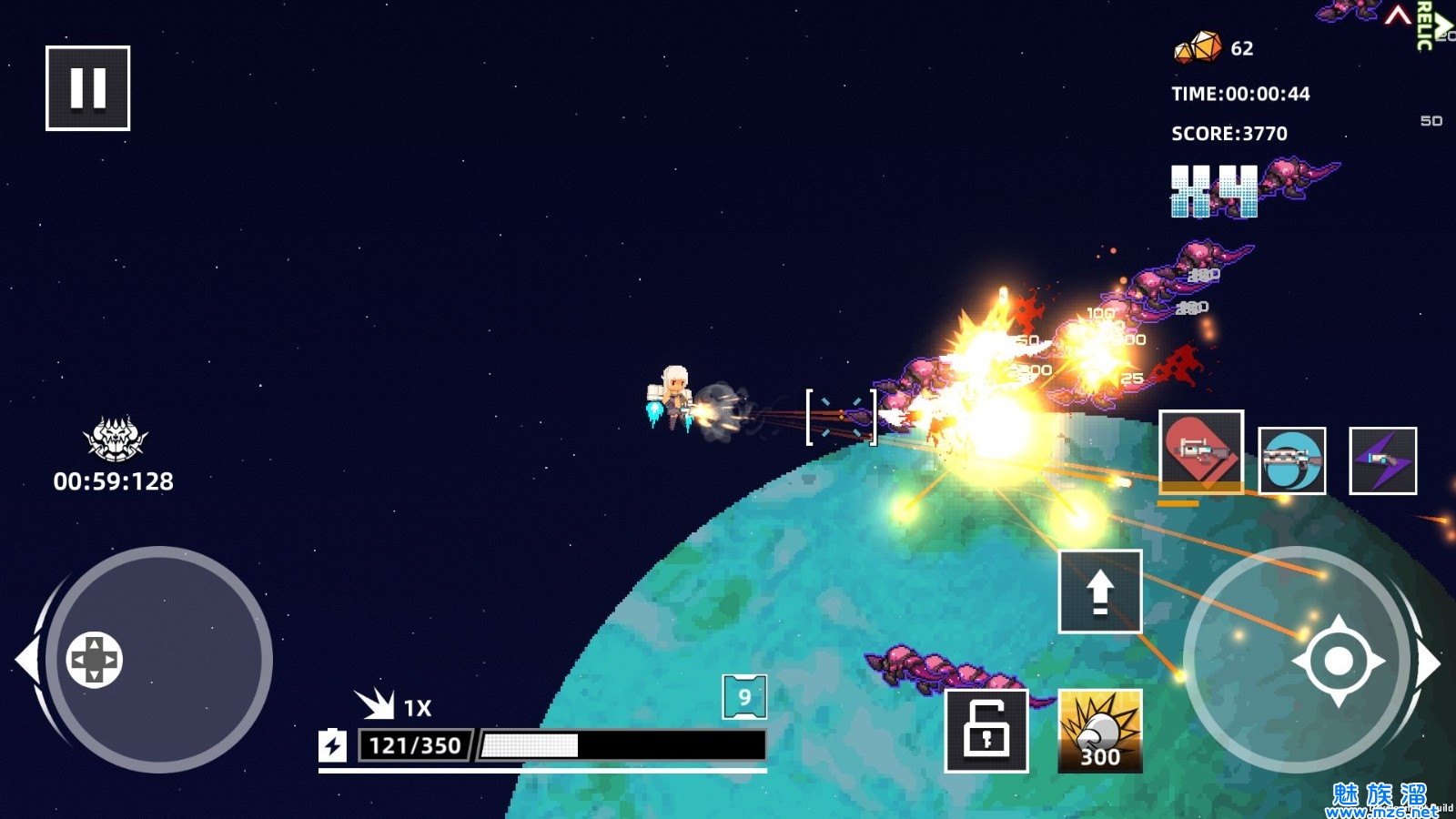Pause the game

click(88, 88)
